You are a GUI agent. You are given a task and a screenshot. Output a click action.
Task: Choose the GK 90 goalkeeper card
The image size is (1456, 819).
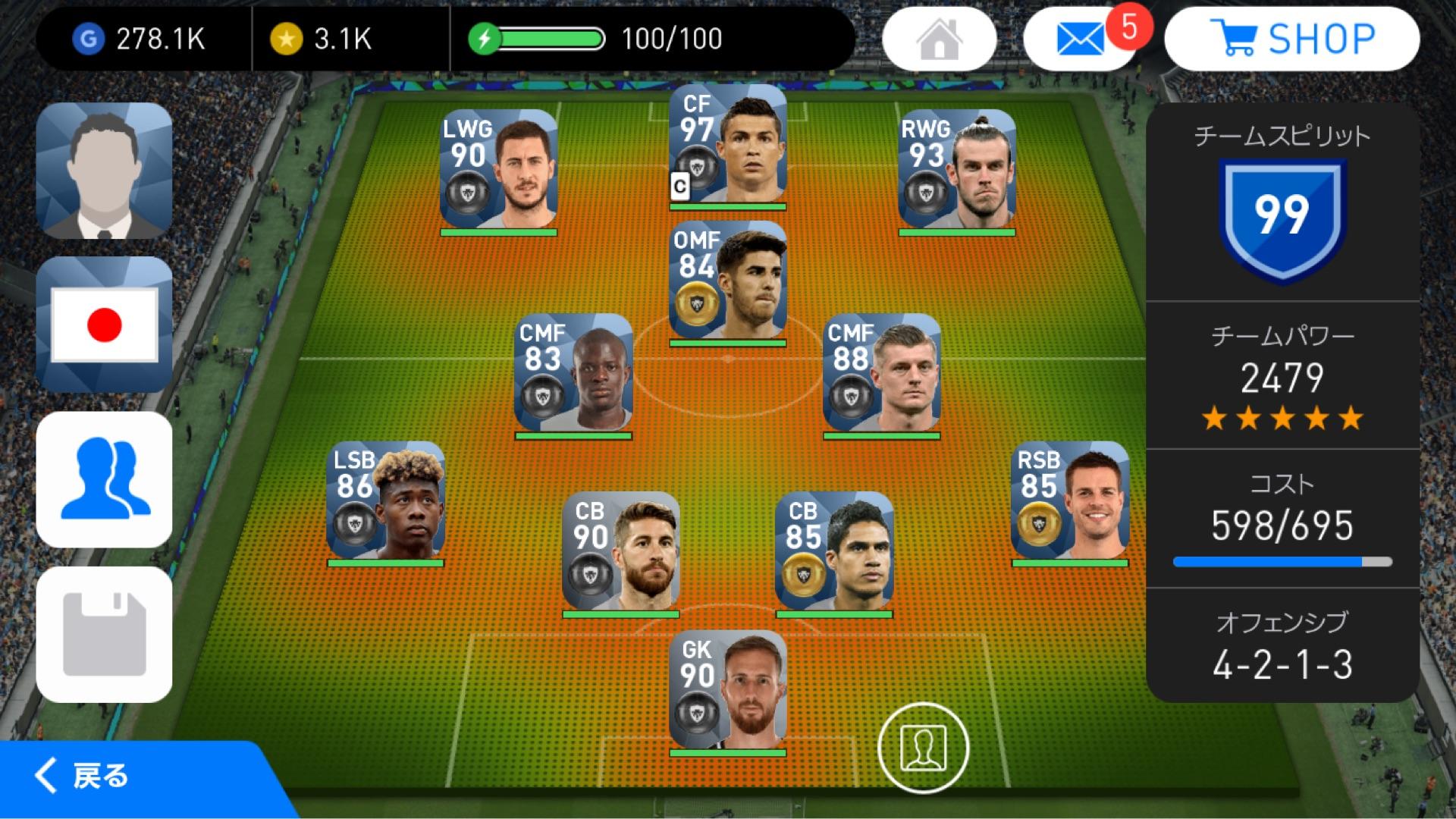[728, 692]
